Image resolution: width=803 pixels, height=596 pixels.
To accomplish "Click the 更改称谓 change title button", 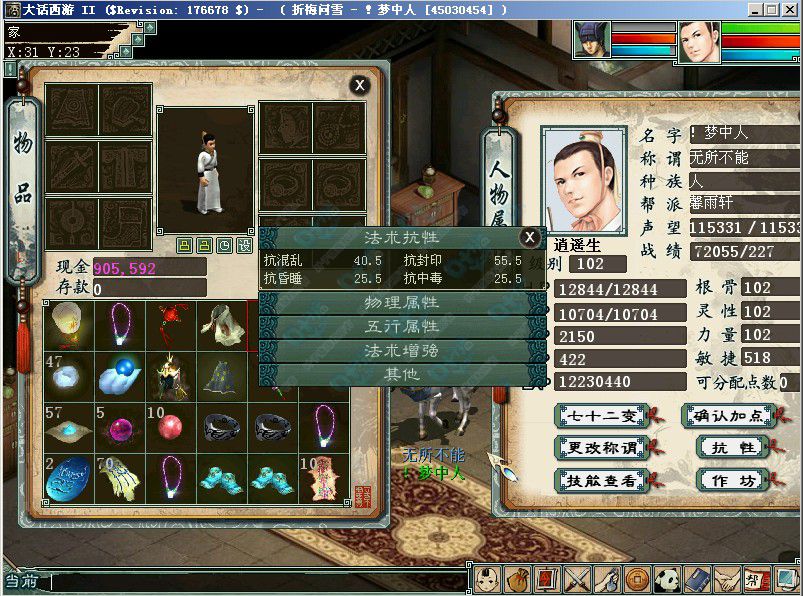I will pyautogui.click(x=596, y=447).
